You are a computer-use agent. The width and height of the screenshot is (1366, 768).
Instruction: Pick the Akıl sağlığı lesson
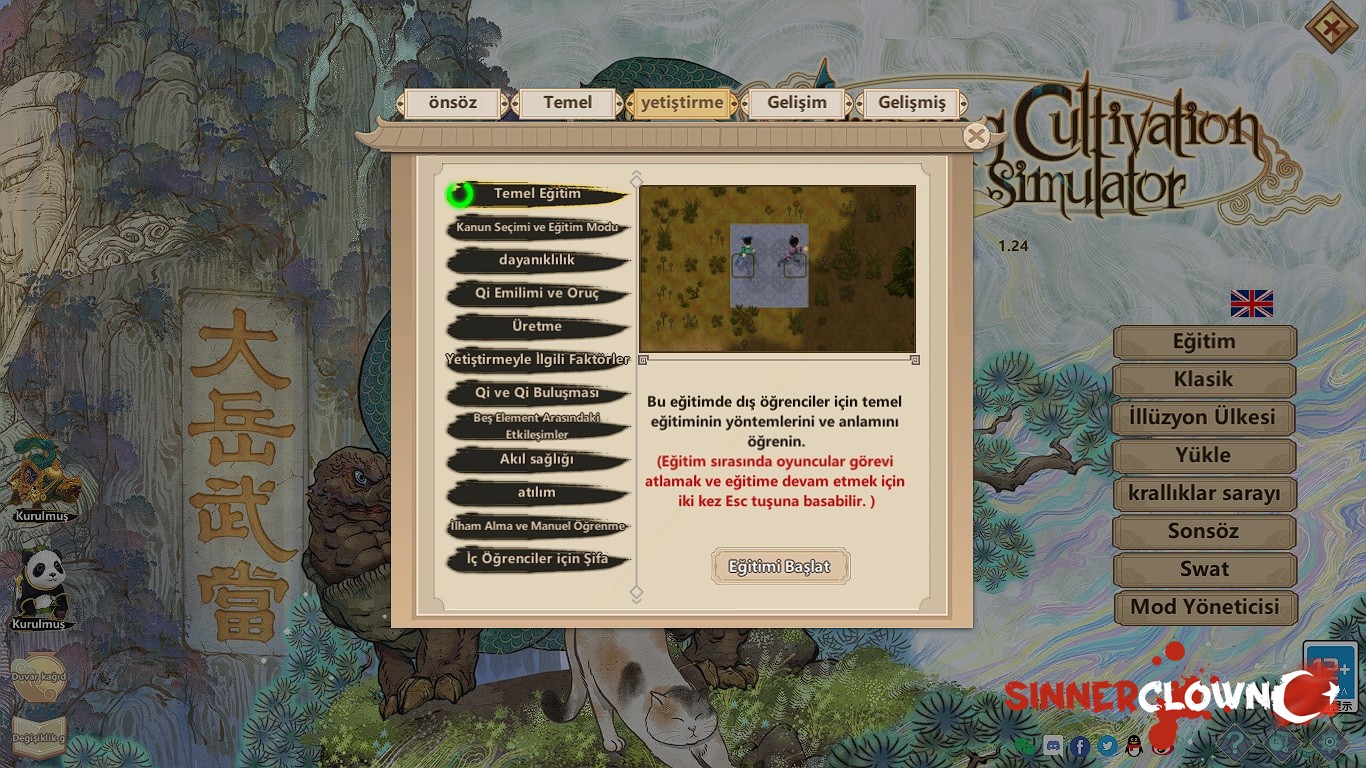[537, 460]
